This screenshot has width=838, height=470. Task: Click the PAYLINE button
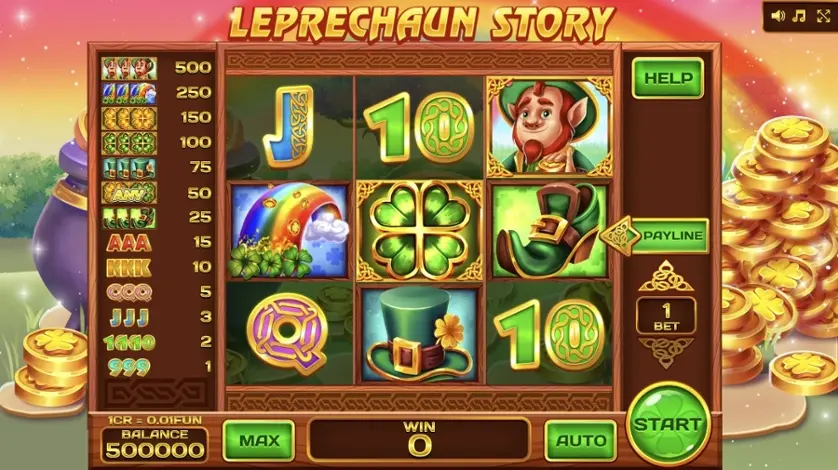[667, 237]
